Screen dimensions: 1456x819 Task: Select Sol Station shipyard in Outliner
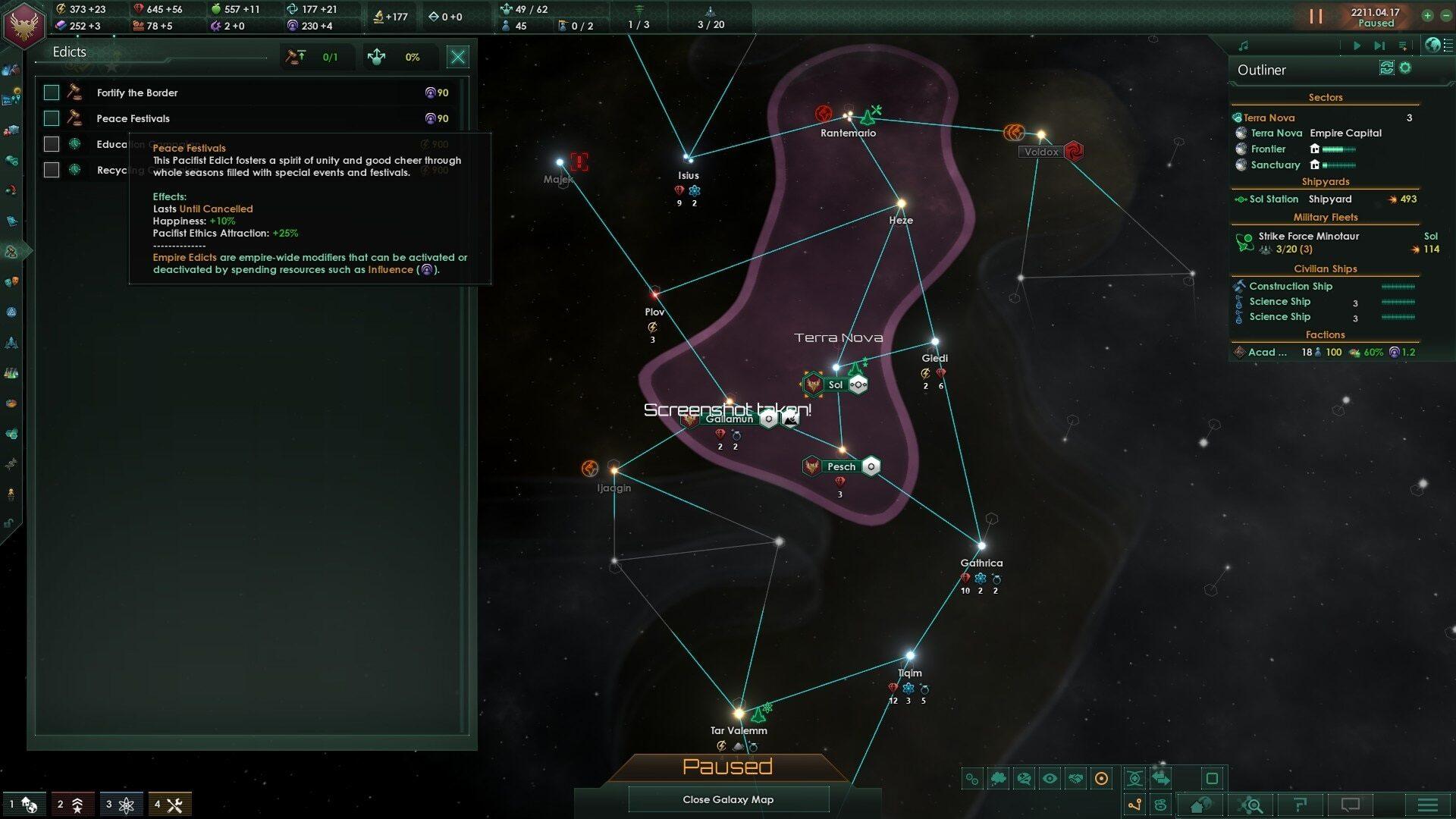1274,199
